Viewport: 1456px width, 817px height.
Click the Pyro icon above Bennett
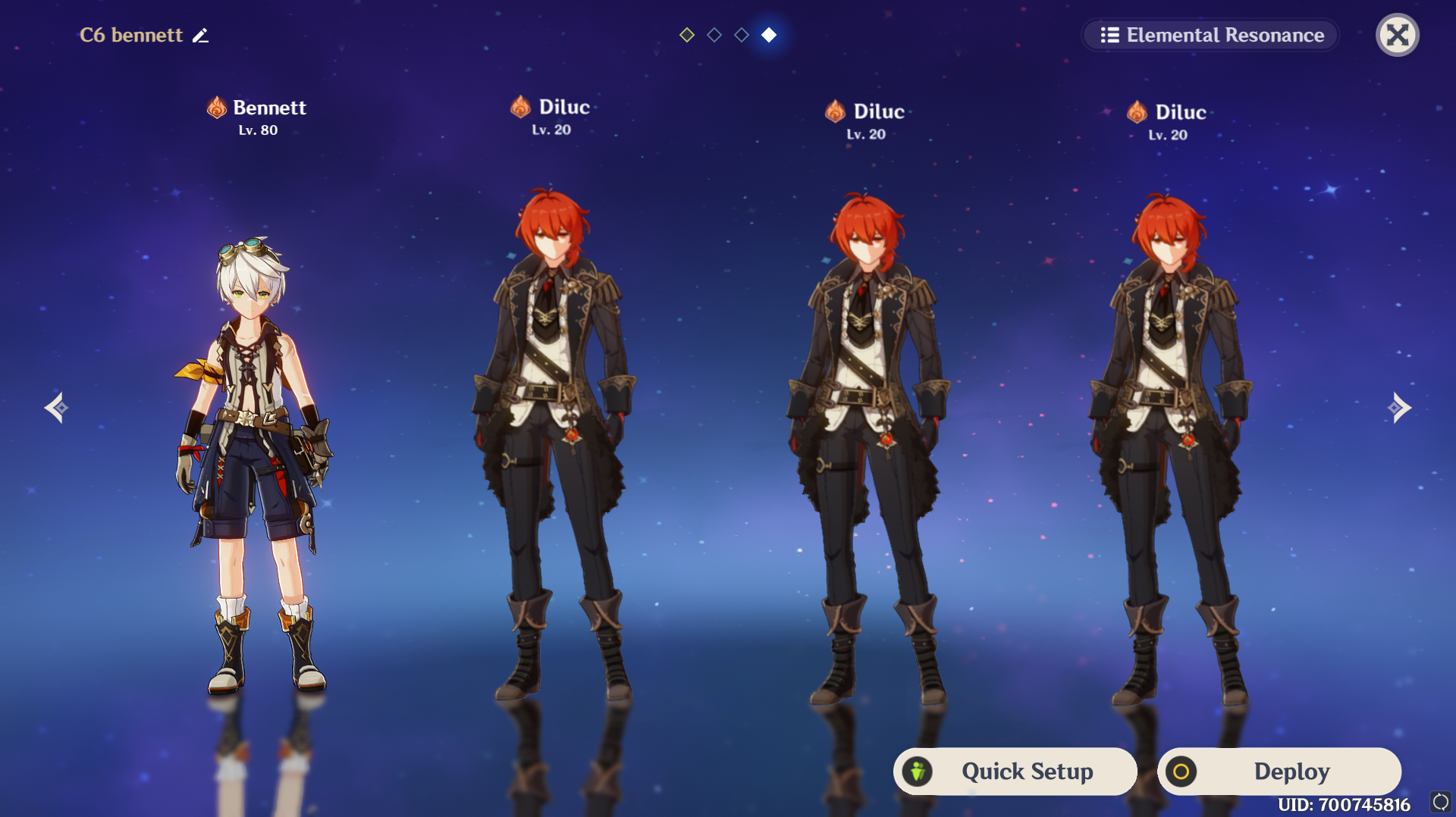[x=215, y=107]
